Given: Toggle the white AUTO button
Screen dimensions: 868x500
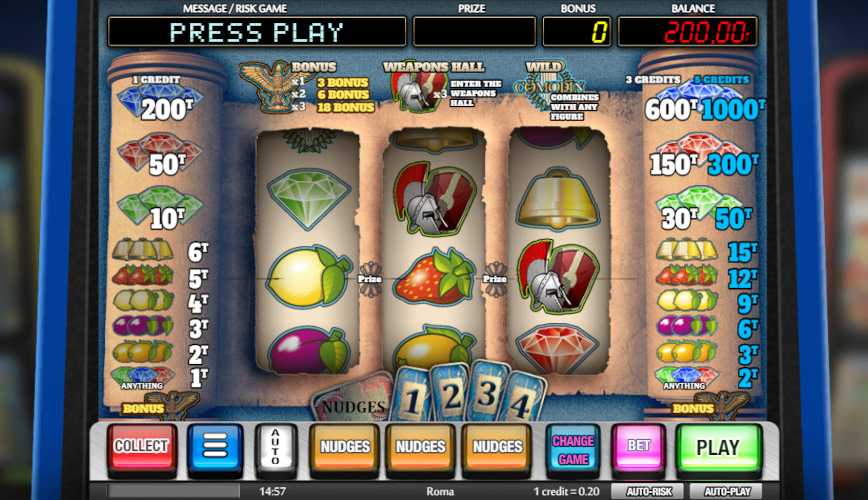Looking at the screenshot, I should coord(274,448).
